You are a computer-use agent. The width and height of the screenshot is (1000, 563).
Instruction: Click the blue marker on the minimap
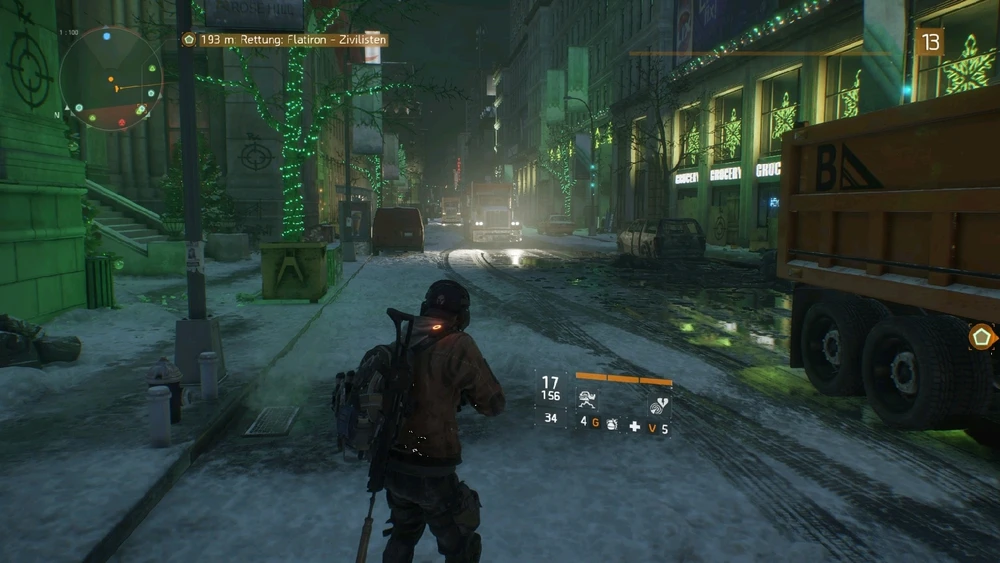[106, 37]
